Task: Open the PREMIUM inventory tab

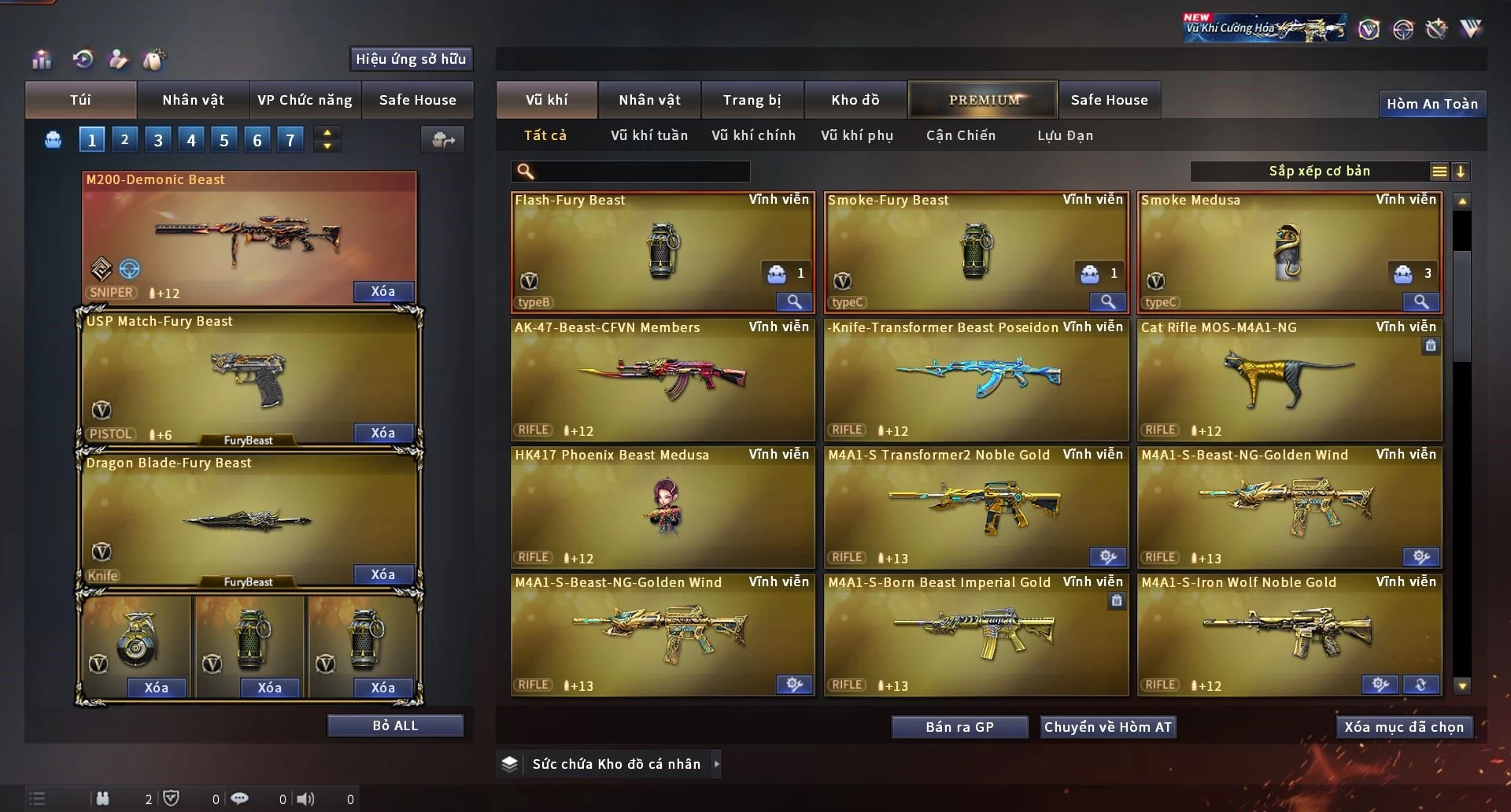Action: click(983, 100)
